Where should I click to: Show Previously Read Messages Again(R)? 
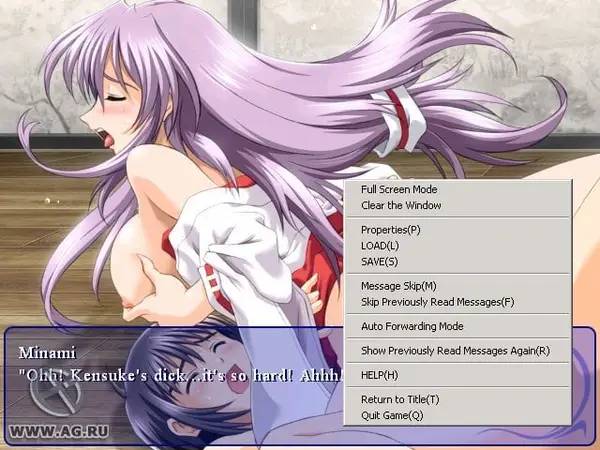[x=455, y=350]
